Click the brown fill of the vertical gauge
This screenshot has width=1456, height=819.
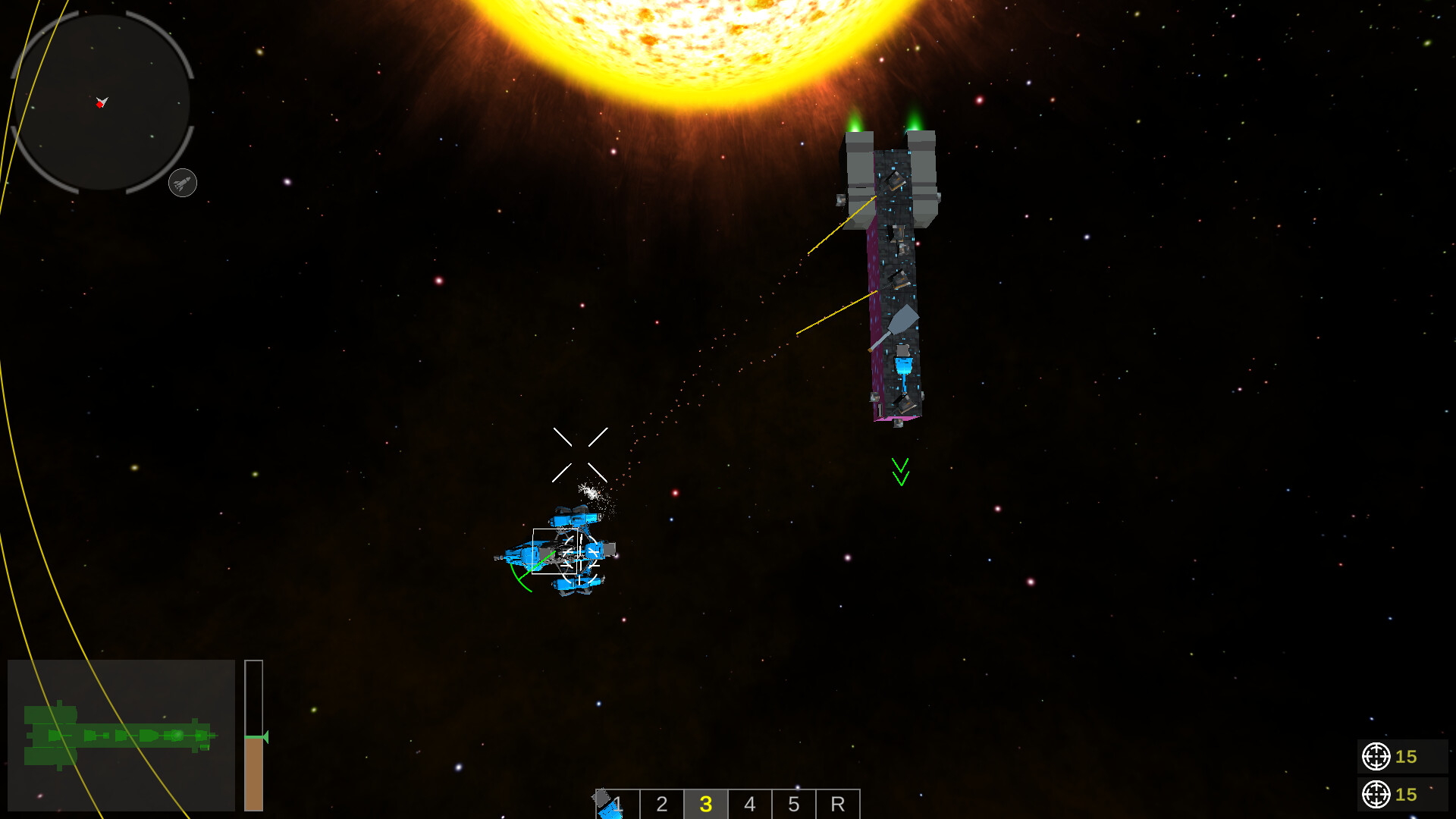click(253, 773)
